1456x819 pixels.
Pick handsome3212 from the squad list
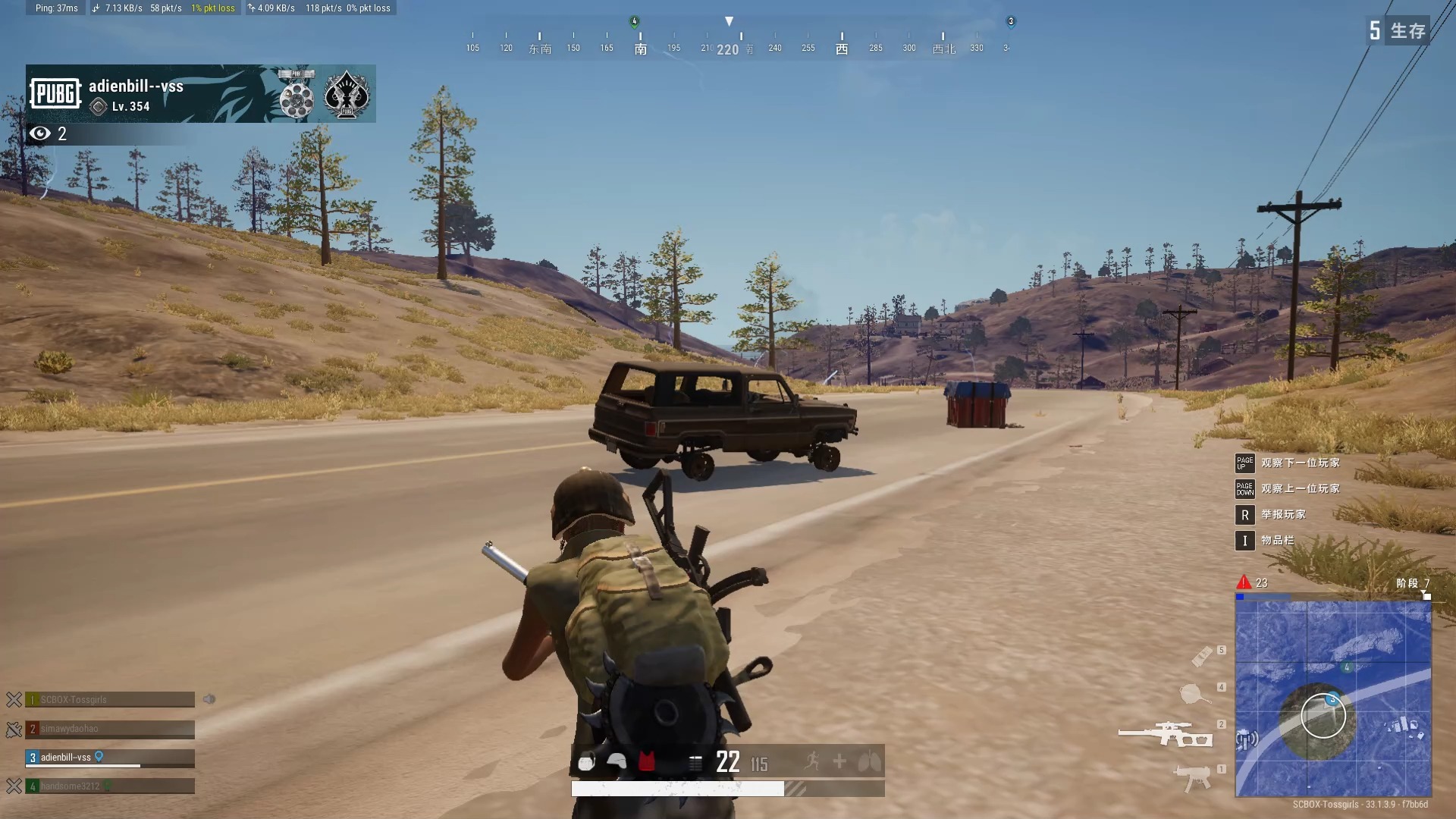[110, 786]
